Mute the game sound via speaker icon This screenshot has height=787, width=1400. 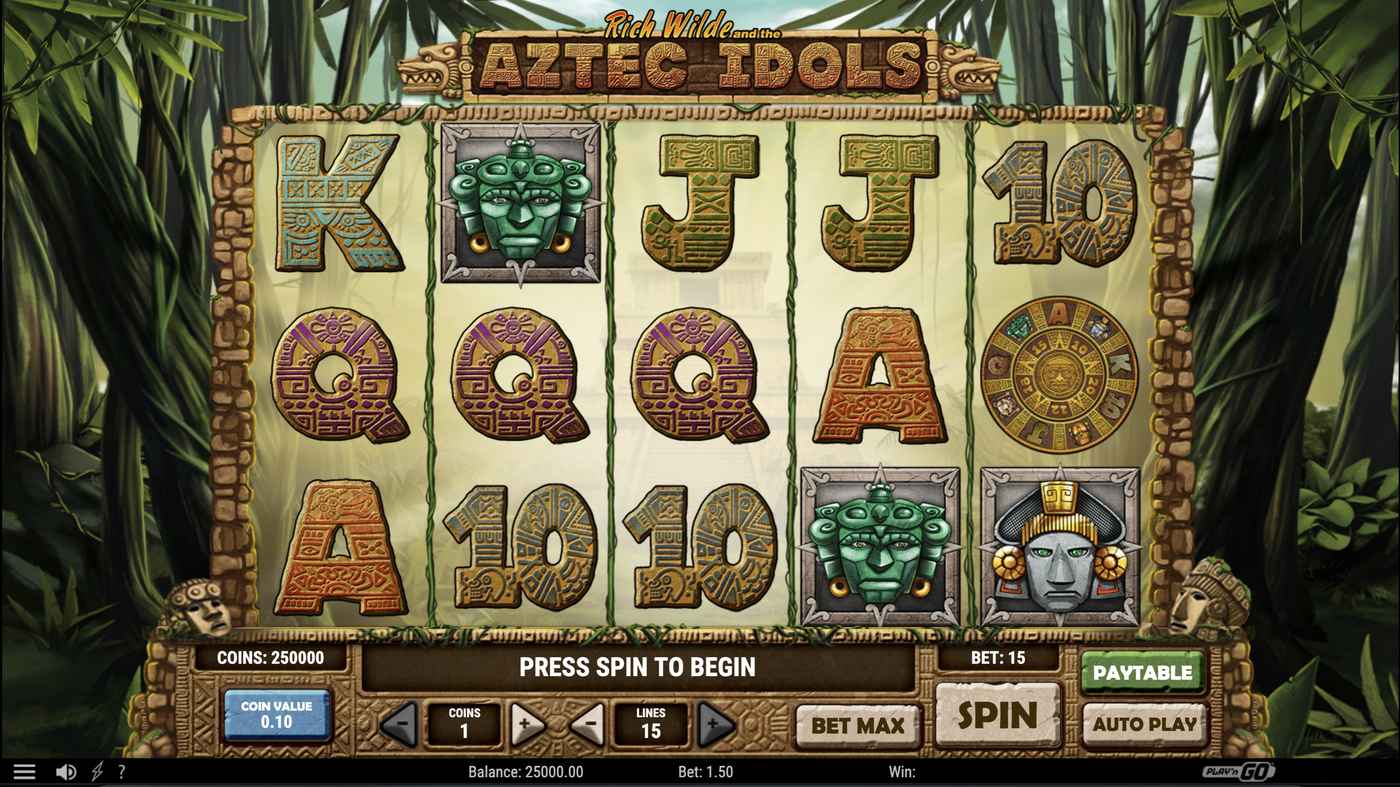click(66, 770)
